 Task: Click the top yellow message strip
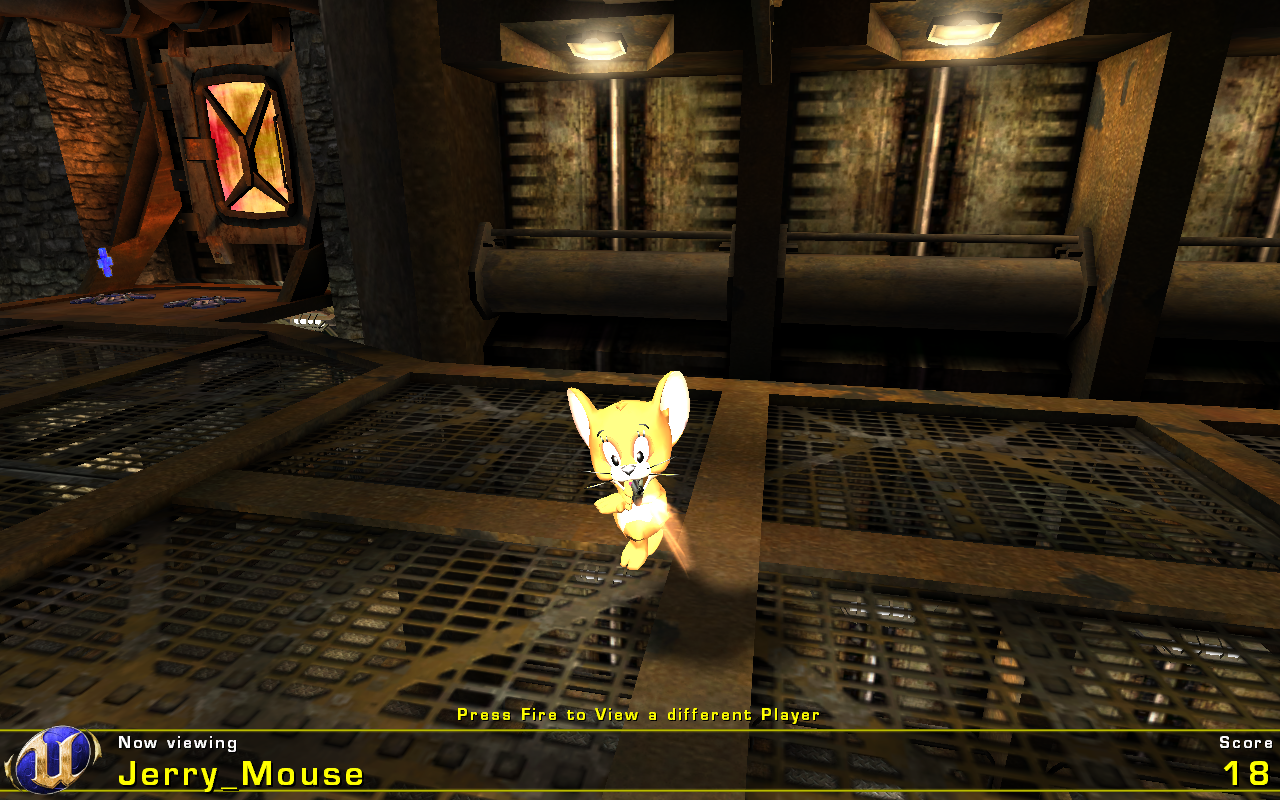coord(640,731)
